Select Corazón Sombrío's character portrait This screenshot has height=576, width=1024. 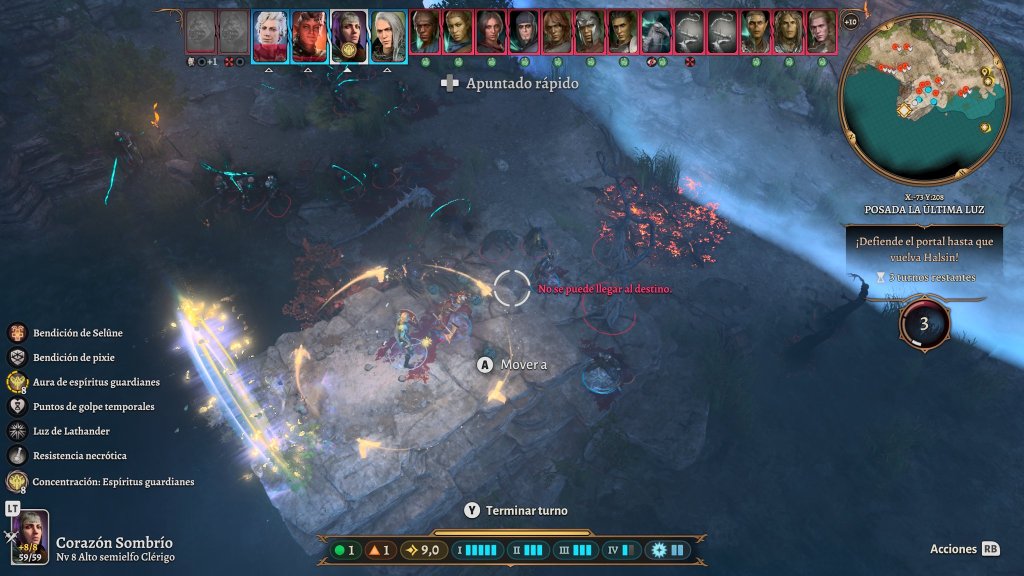[30, 538]
